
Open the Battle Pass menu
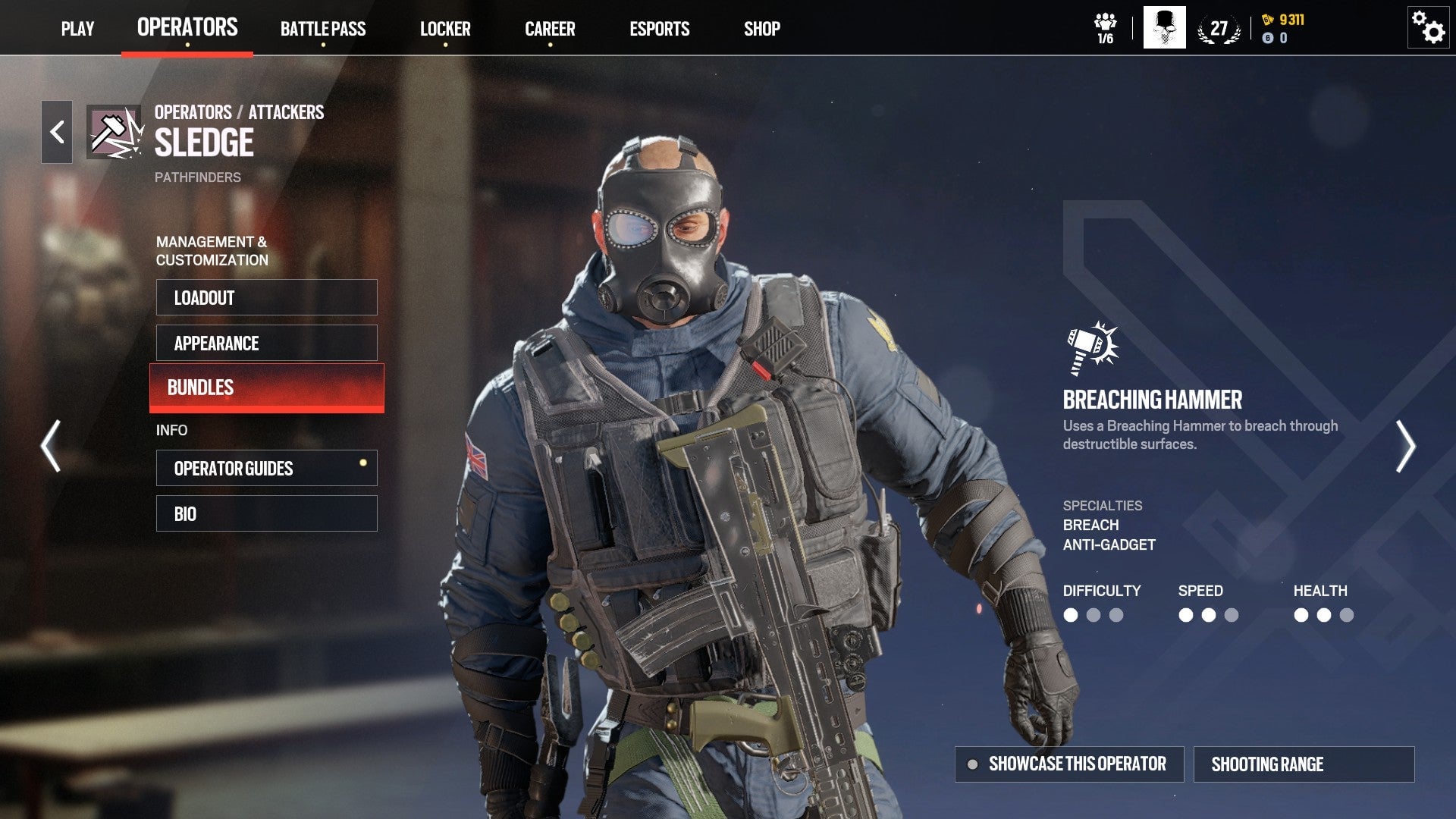[x=323, y=29]
